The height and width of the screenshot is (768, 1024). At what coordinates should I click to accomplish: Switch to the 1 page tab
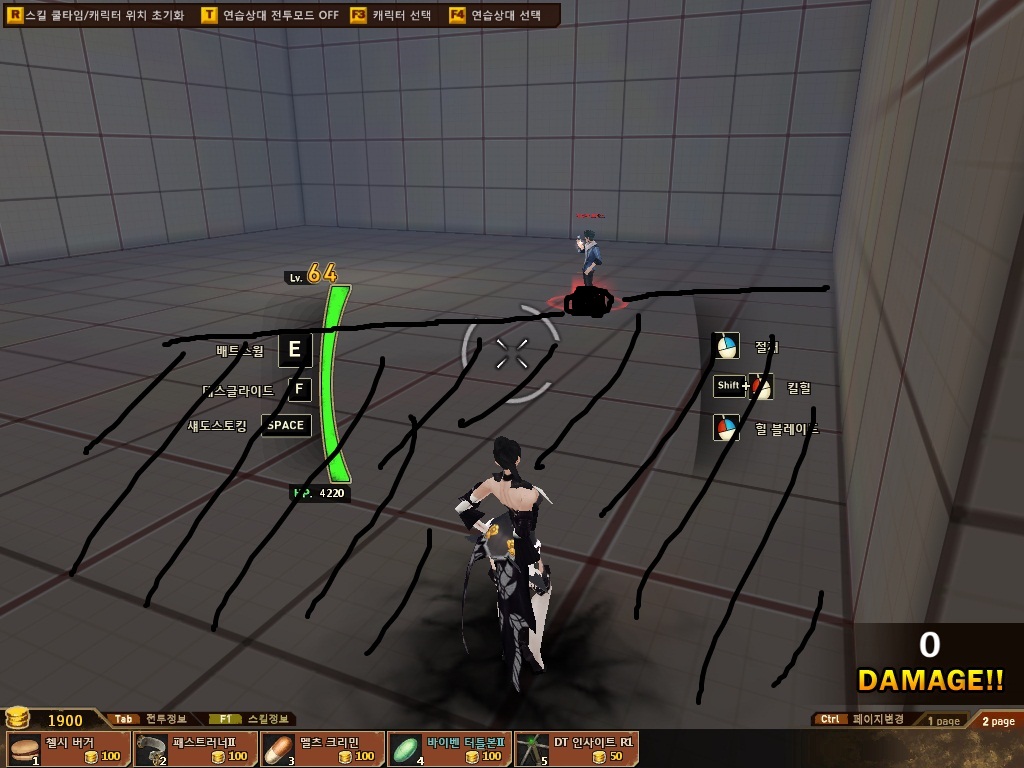tap(943, 721)
